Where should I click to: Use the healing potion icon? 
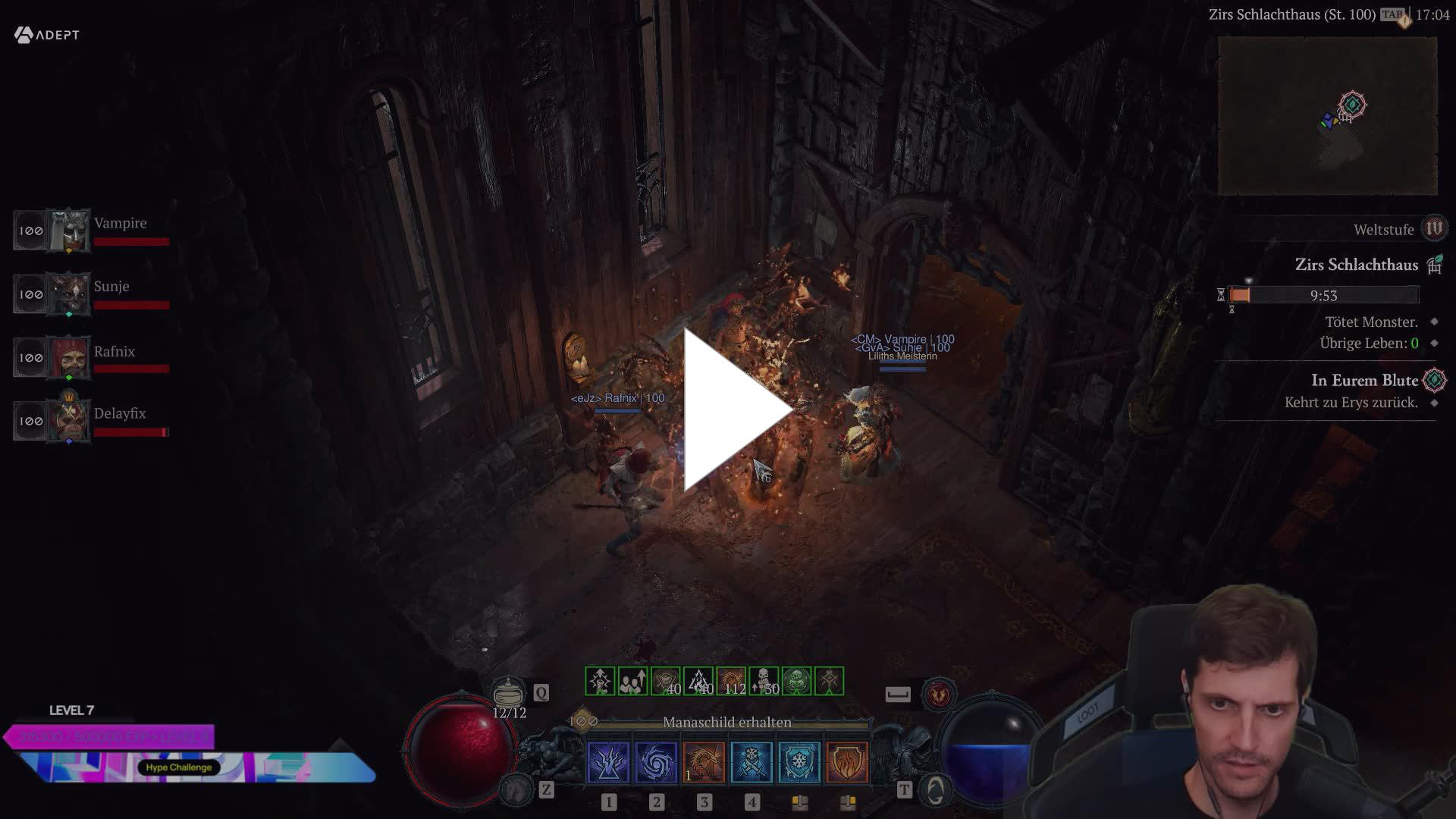click(x=508, y=692)
